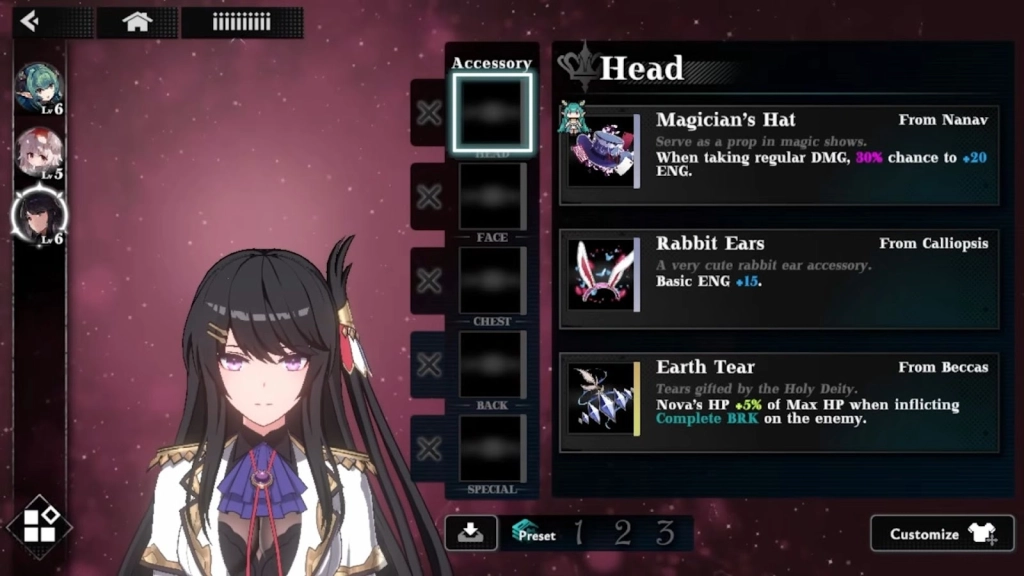Image resolution: width=1024 pixels, height=576 pixels.
Task: Choose the Rabbit Ears accessory
Action: (780, 279)
